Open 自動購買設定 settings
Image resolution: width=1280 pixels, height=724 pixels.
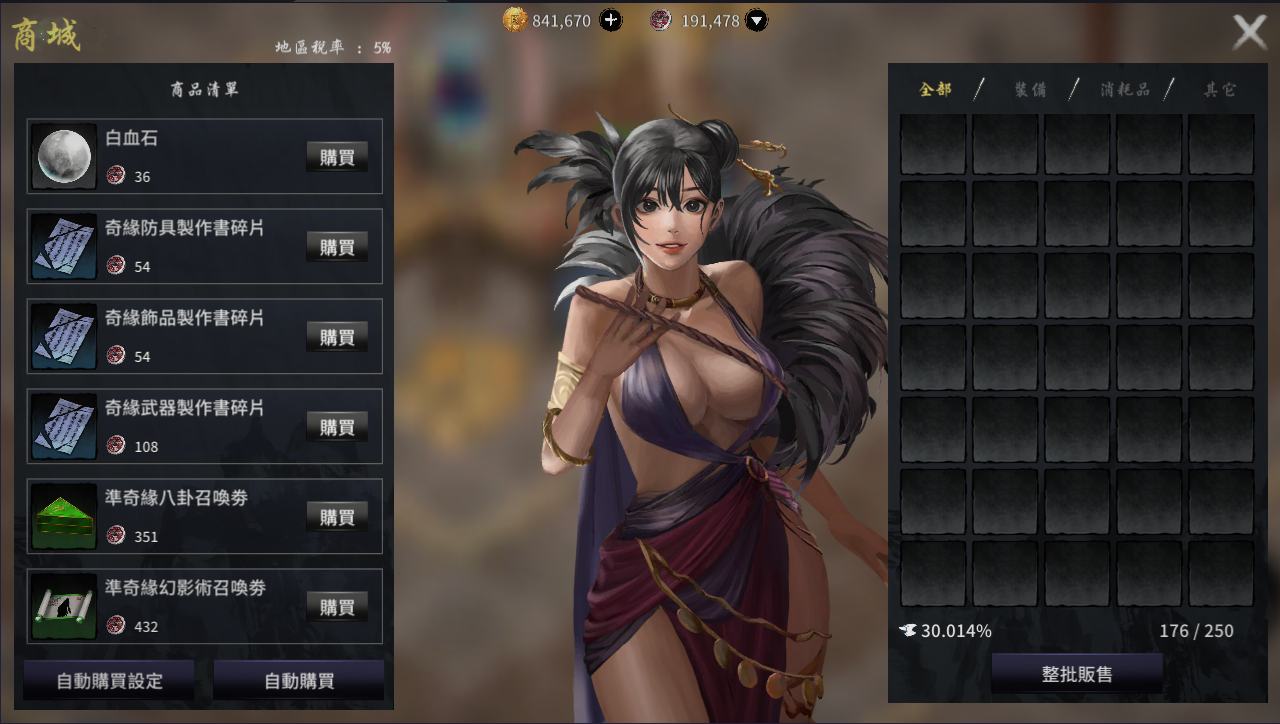109,681
